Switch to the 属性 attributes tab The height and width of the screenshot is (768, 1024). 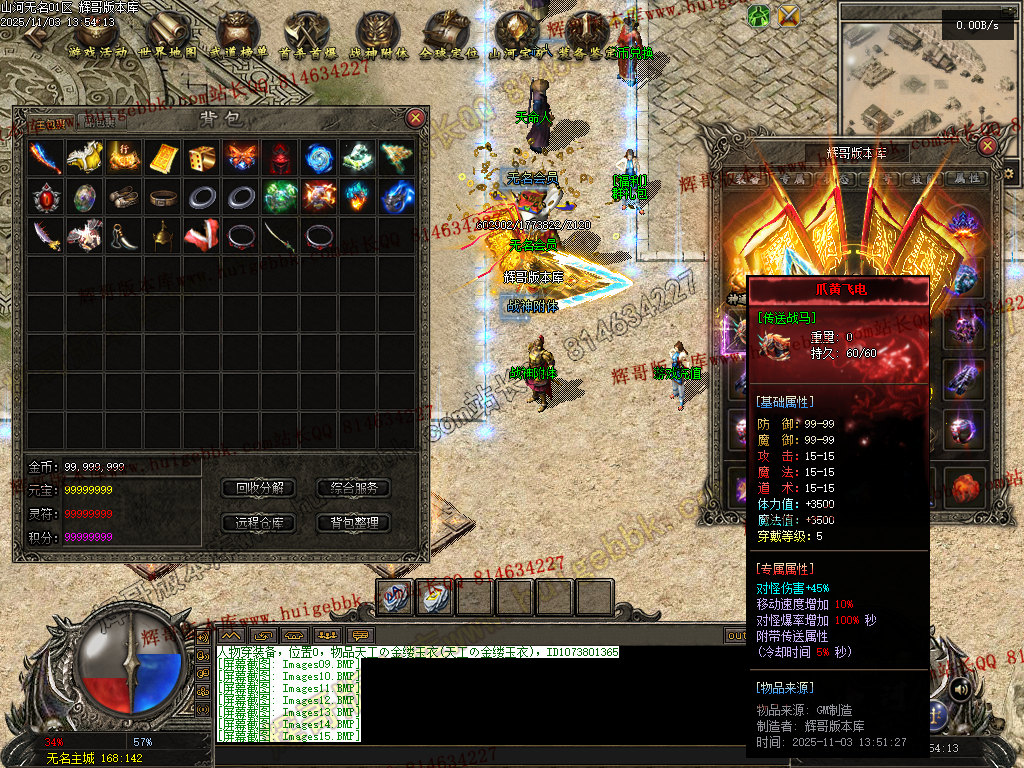pyautogui.click(x=965, y=179)
